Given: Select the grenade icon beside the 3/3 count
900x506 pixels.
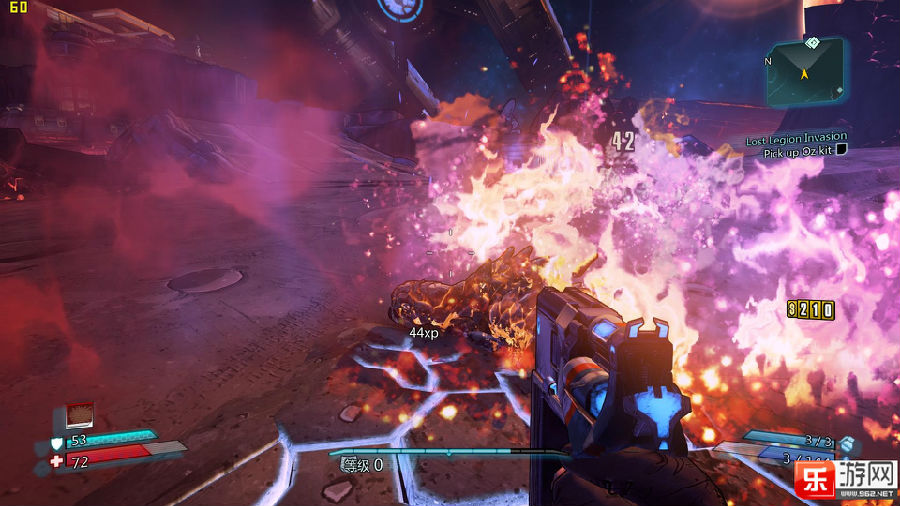Looking at the screenshot, I should click(x=847, y=442).
